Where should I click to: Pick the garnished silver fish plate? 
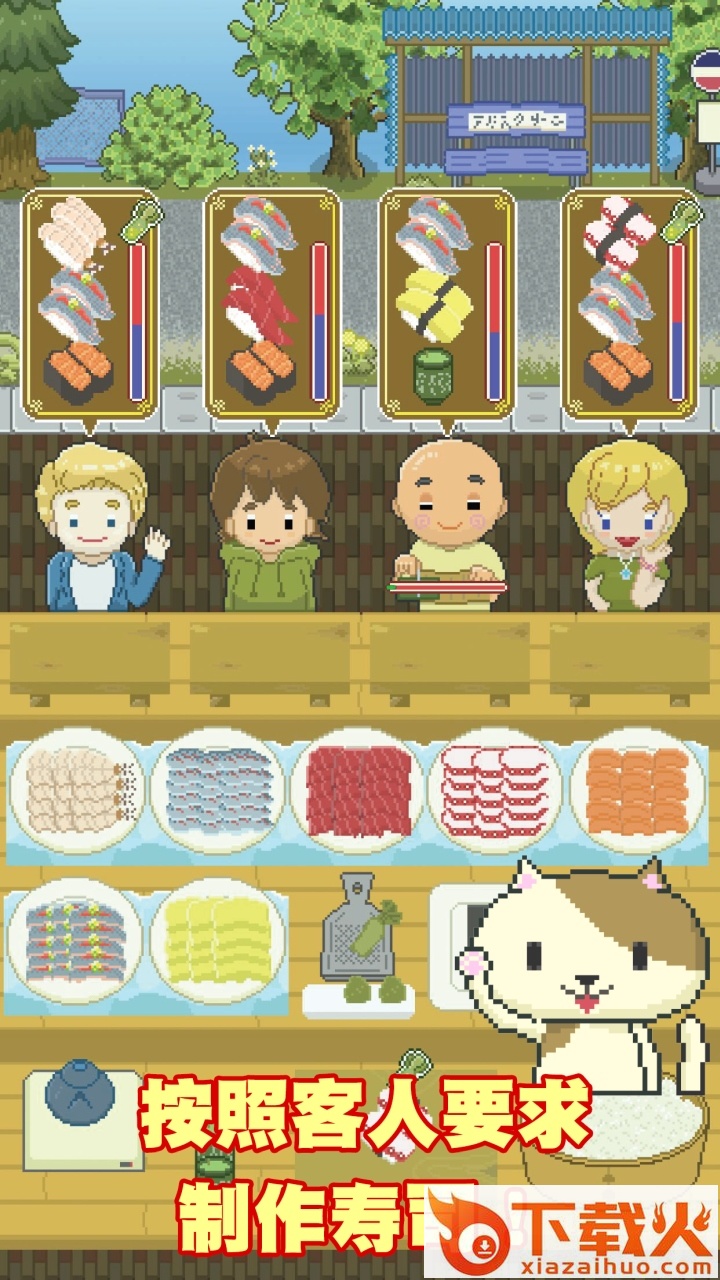point(76,941)
